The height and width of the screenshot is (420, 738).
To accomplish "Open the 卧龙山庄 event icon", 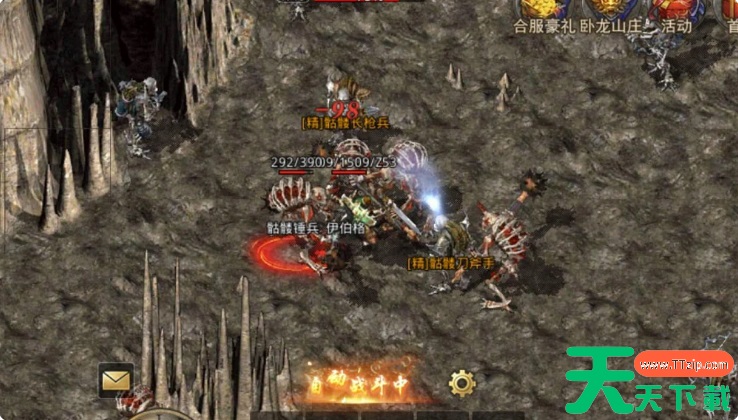I will (x=608, y=14).
